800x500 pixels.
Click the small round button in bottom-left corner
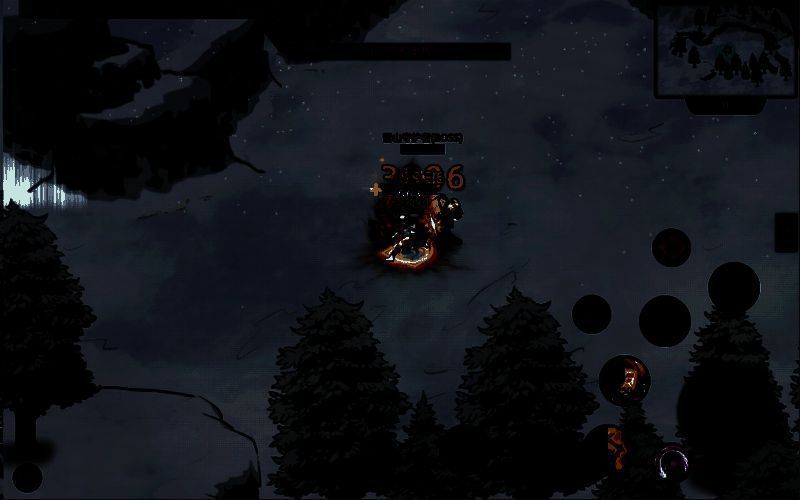tap(27, 477)
